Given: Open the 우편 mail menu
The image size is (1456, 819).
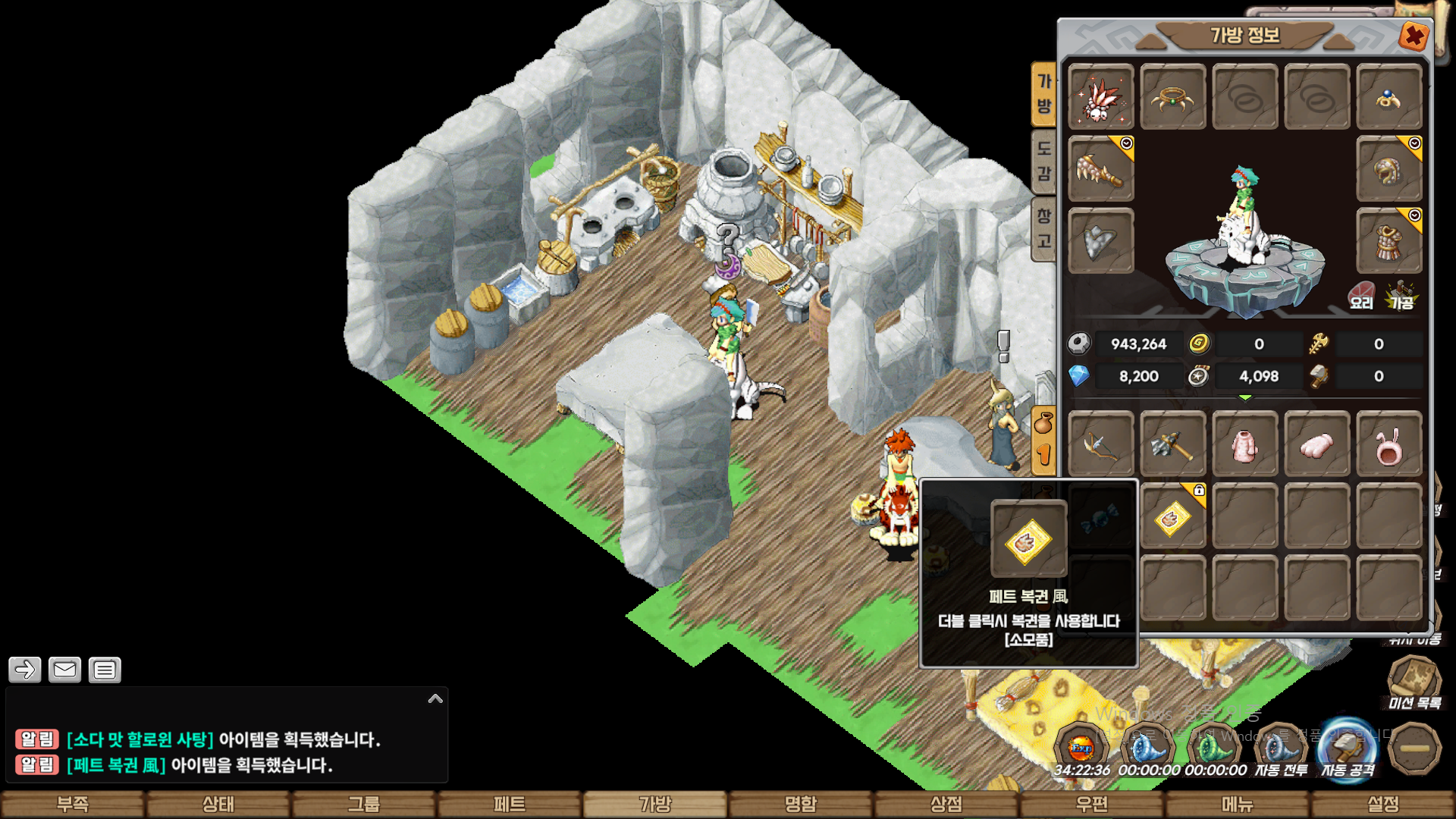Looking at the screenshot, I should tap(1092, 804).
